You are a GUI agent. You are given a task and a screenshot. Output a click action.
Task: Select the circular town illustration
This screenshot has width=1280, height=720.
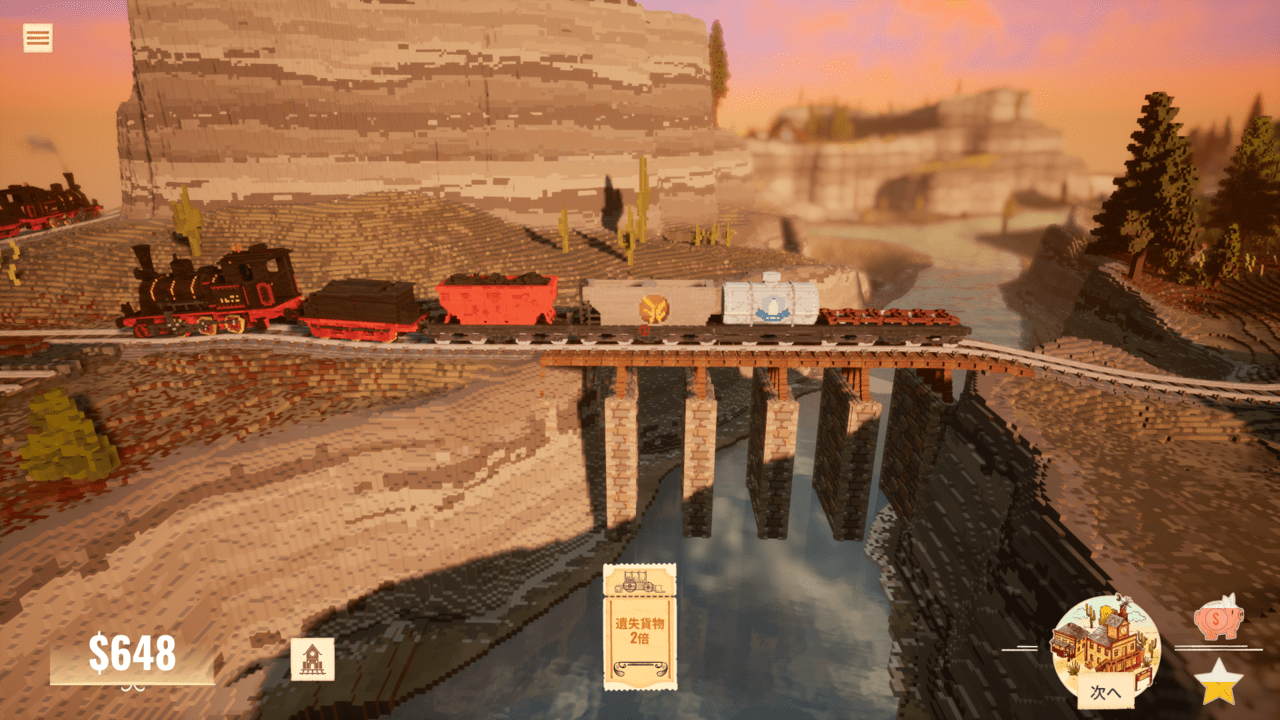click(1104, 638)
